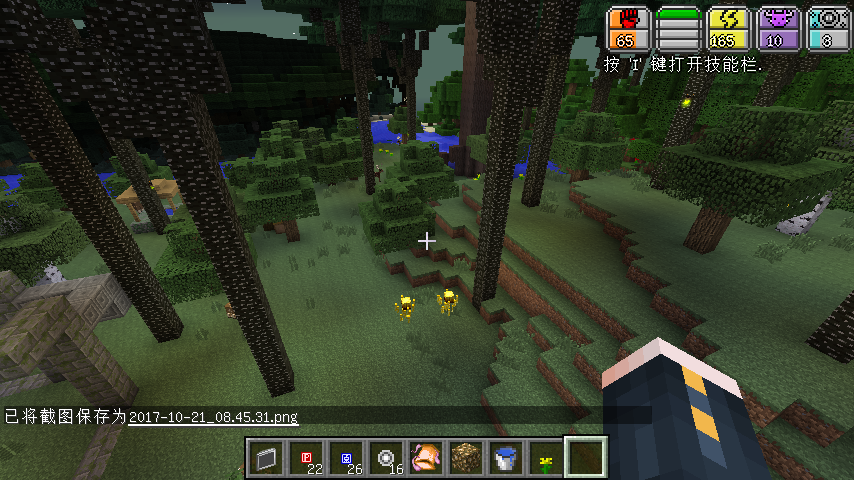
Task: Click the red fist skill icon
Action: coord(629,21)
